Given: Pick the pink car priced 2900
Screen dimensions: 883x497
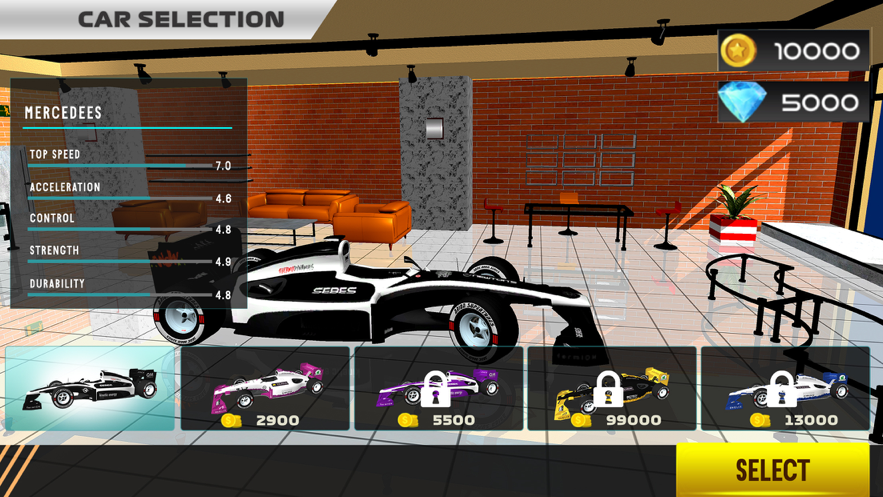Looking at the screenshot, I should pos(265,388).
